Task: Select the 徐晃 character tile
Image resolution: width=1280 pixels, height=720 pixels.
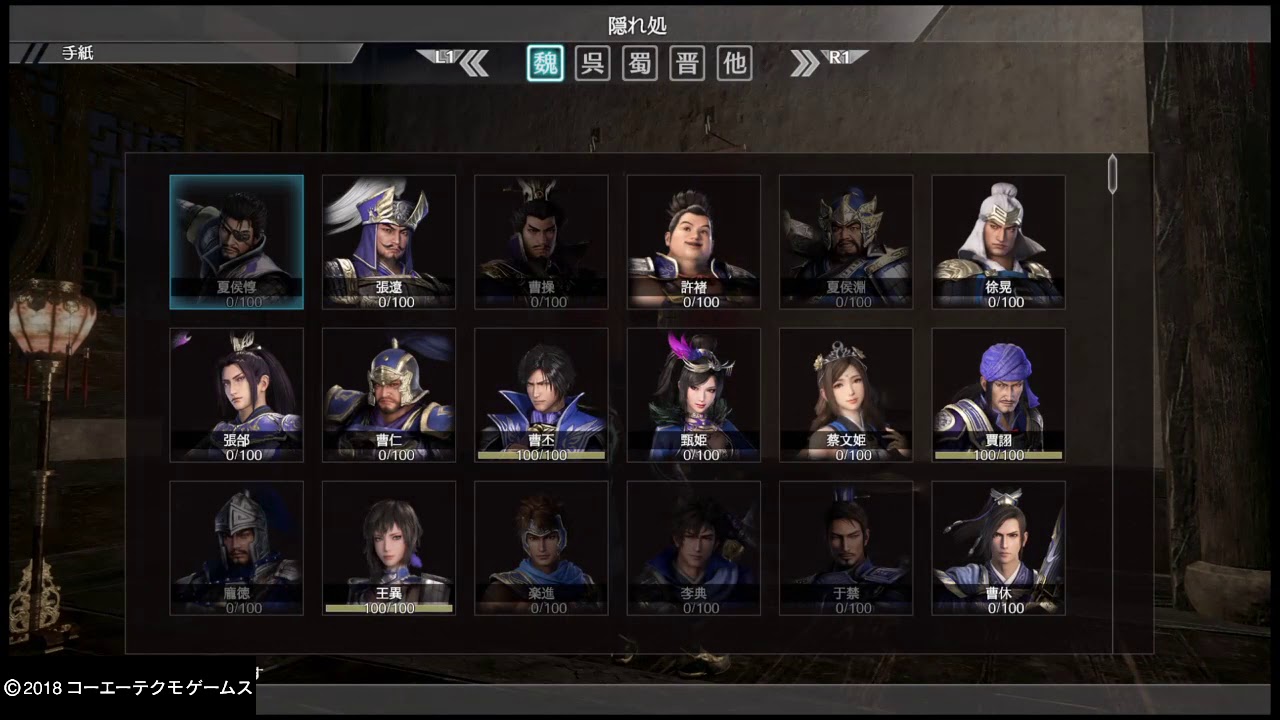Action: (x=998, y=242)
